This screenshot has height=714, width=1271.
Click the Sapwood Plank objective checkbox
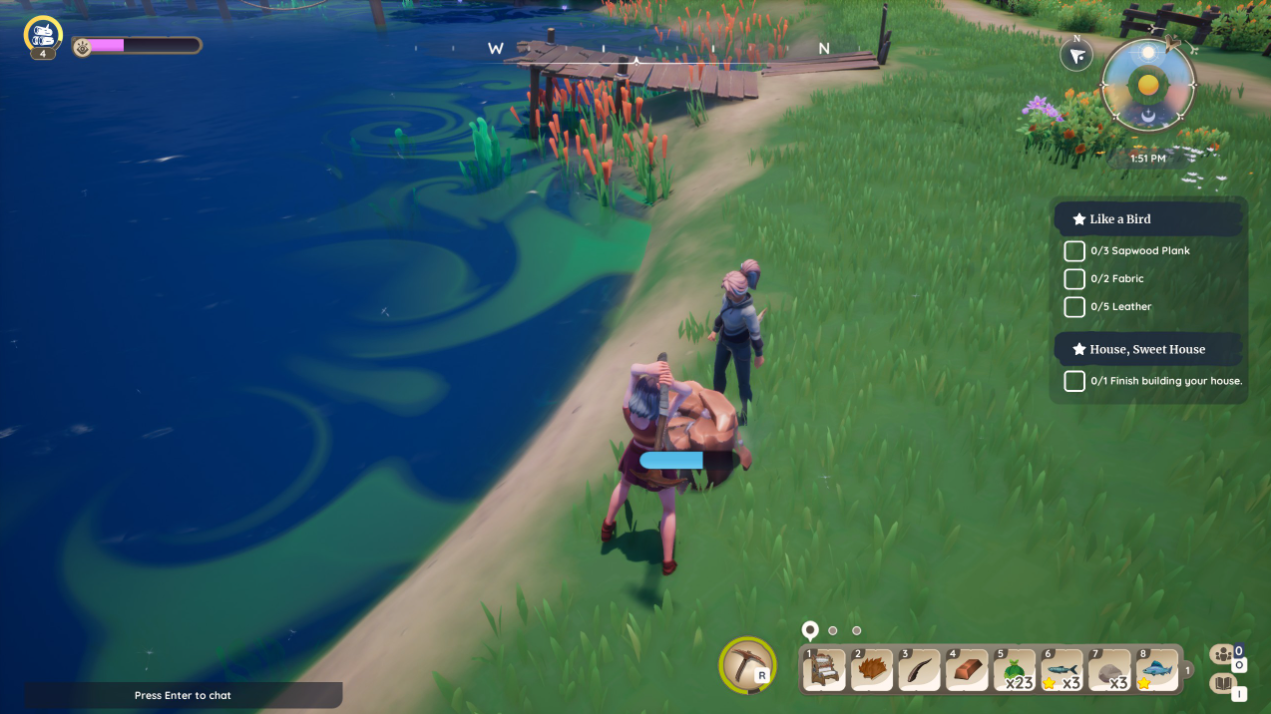[1074, 251]
